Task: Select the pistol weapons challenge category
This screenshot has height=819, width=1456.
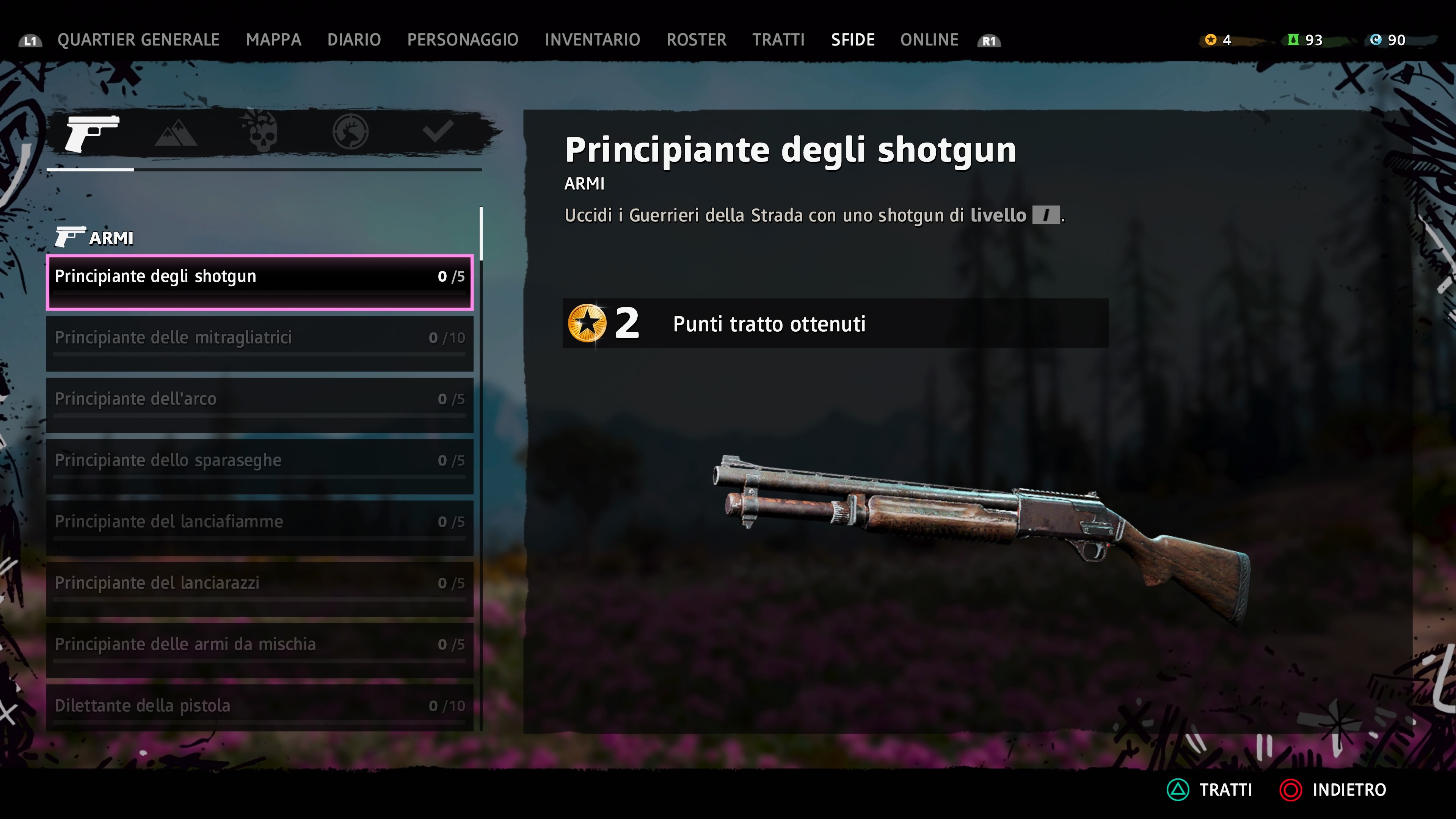Action: [x=91, y=133]
